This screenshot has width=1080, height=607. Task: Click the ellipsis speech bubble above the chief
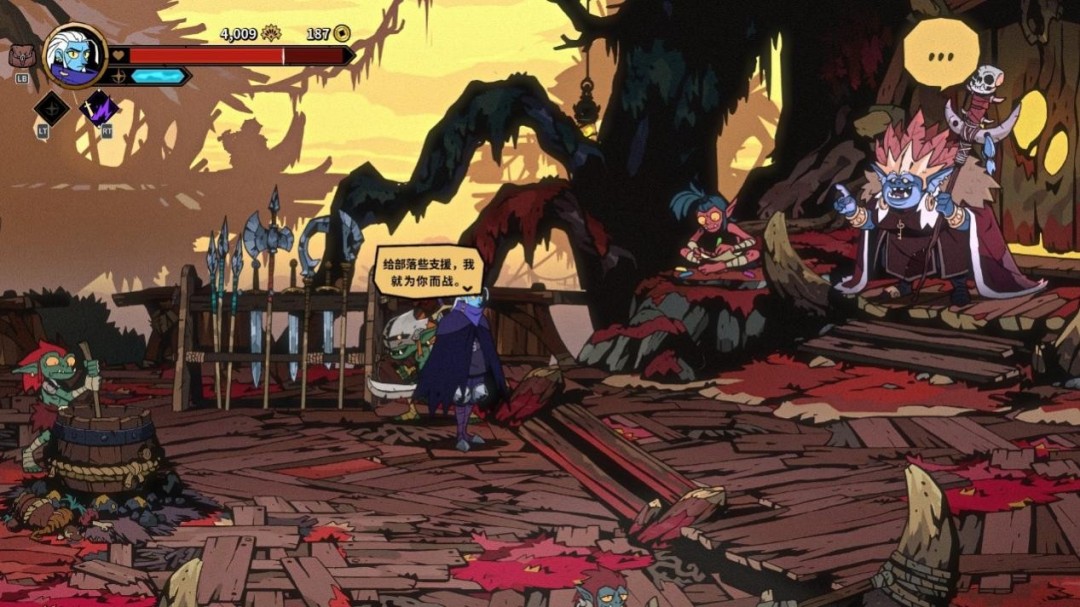pos(940,55)
